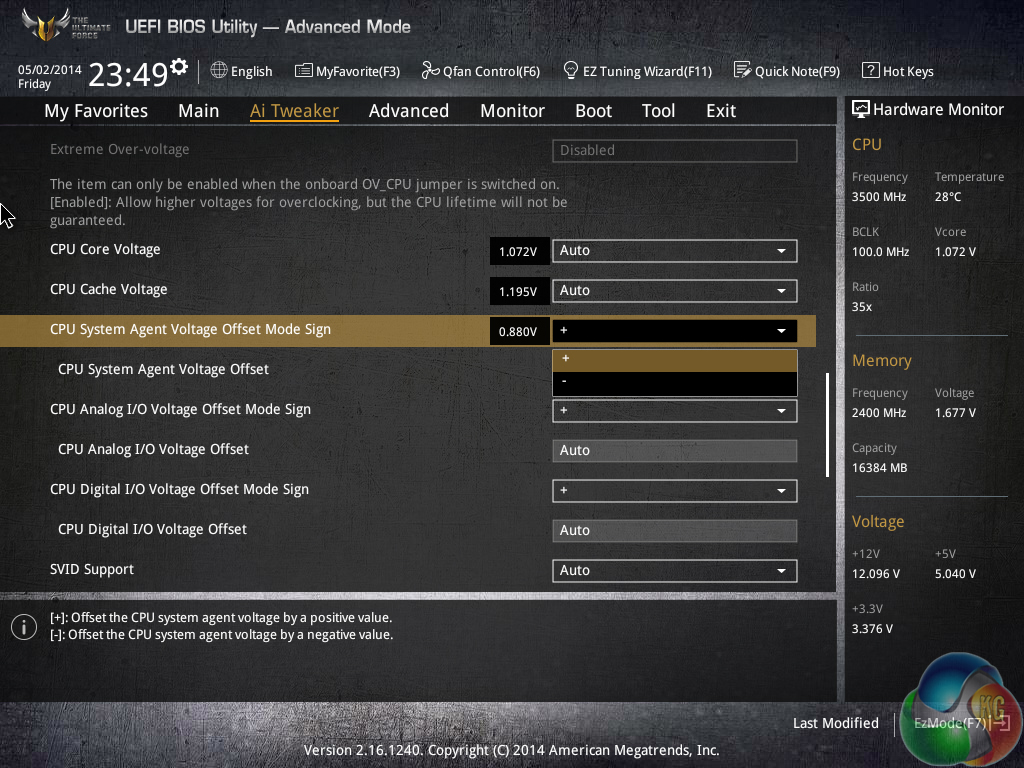
Task: Click the Last Modified button
Action: pyautogui.click(x=835, y=723)
